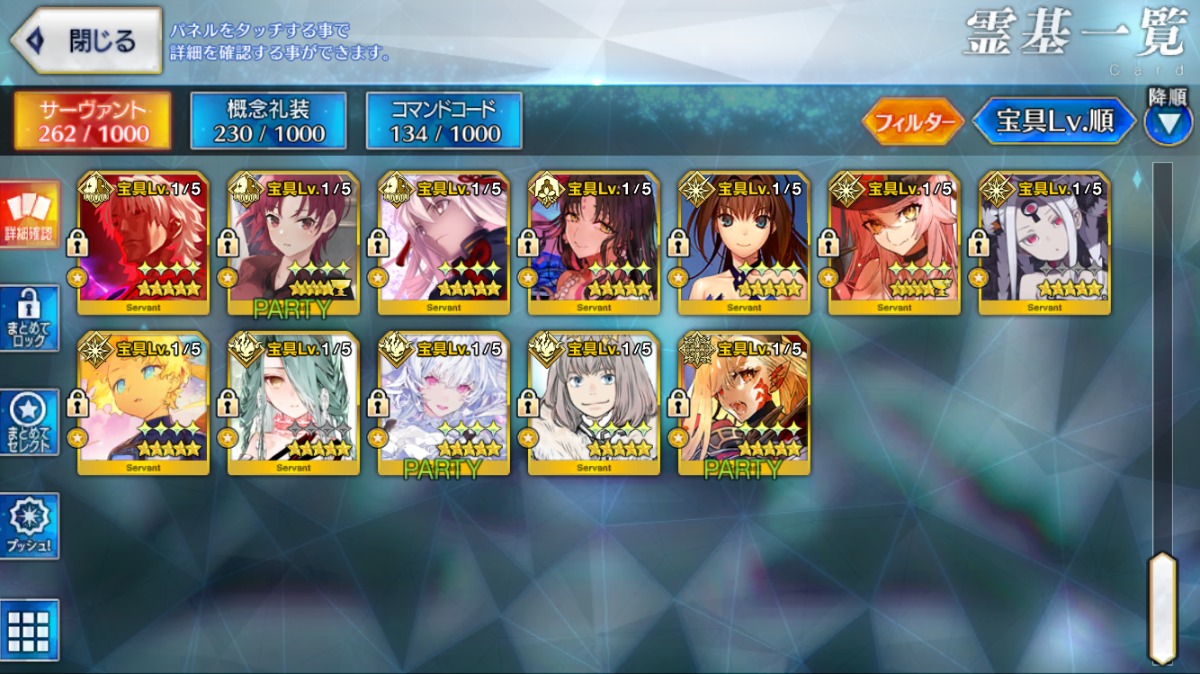Click the scrollbar handle on the right

[1162, 606]
